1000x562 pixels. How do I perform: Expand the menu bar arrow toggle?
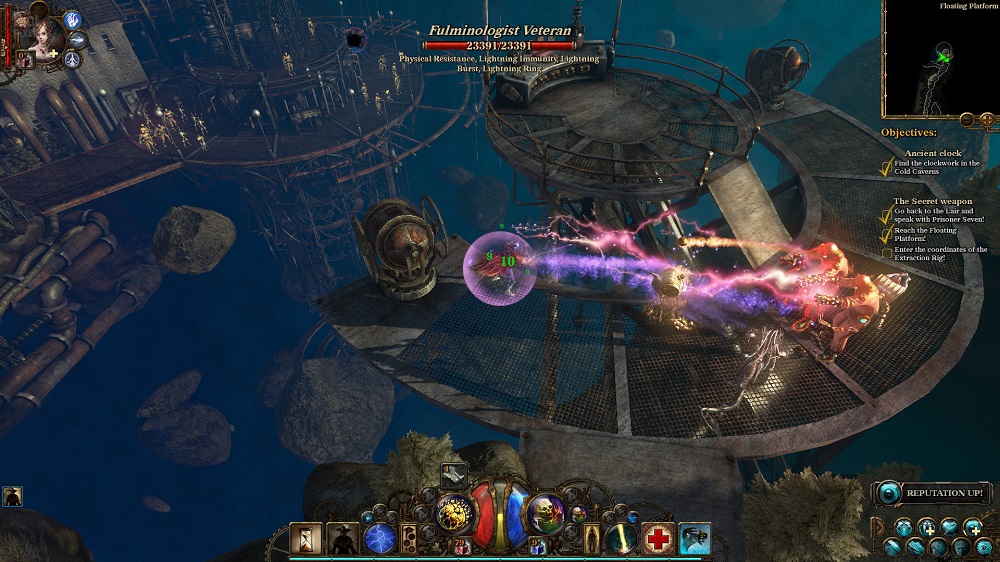tap(878, 525)
